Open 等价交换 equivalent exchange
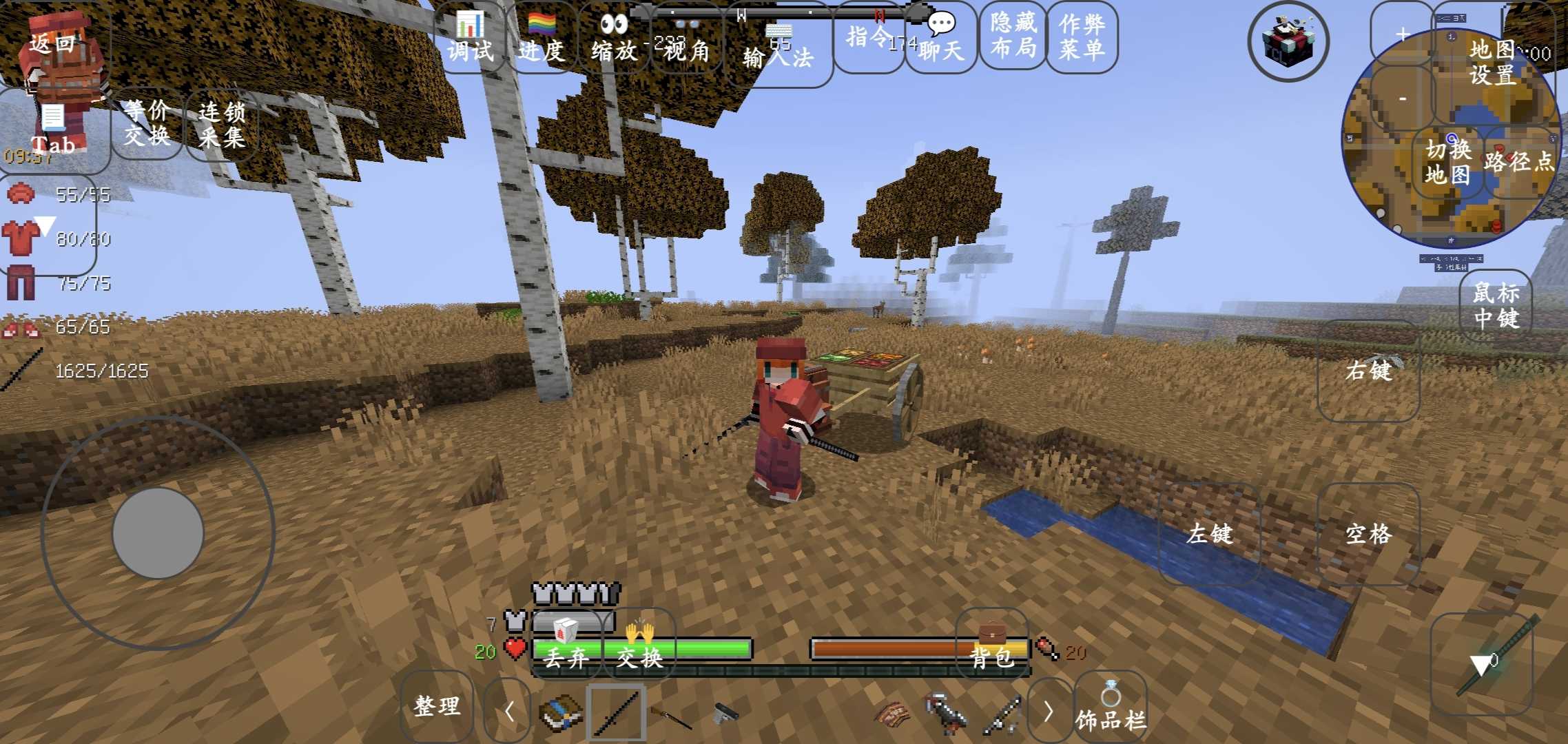Image resolution: width=1568 pixels, height=744 pixels. click(x=147, y=123)
